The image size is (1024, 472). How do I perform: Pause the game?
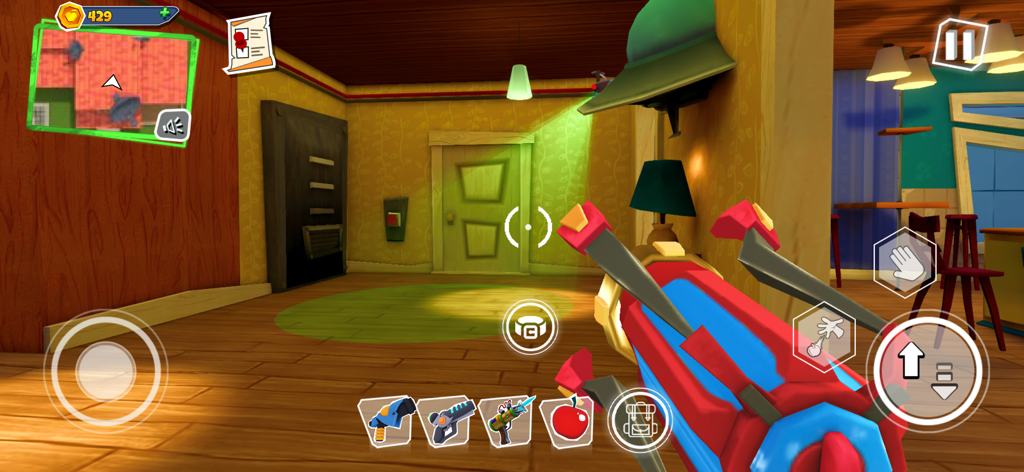click(x=958, y=45)
